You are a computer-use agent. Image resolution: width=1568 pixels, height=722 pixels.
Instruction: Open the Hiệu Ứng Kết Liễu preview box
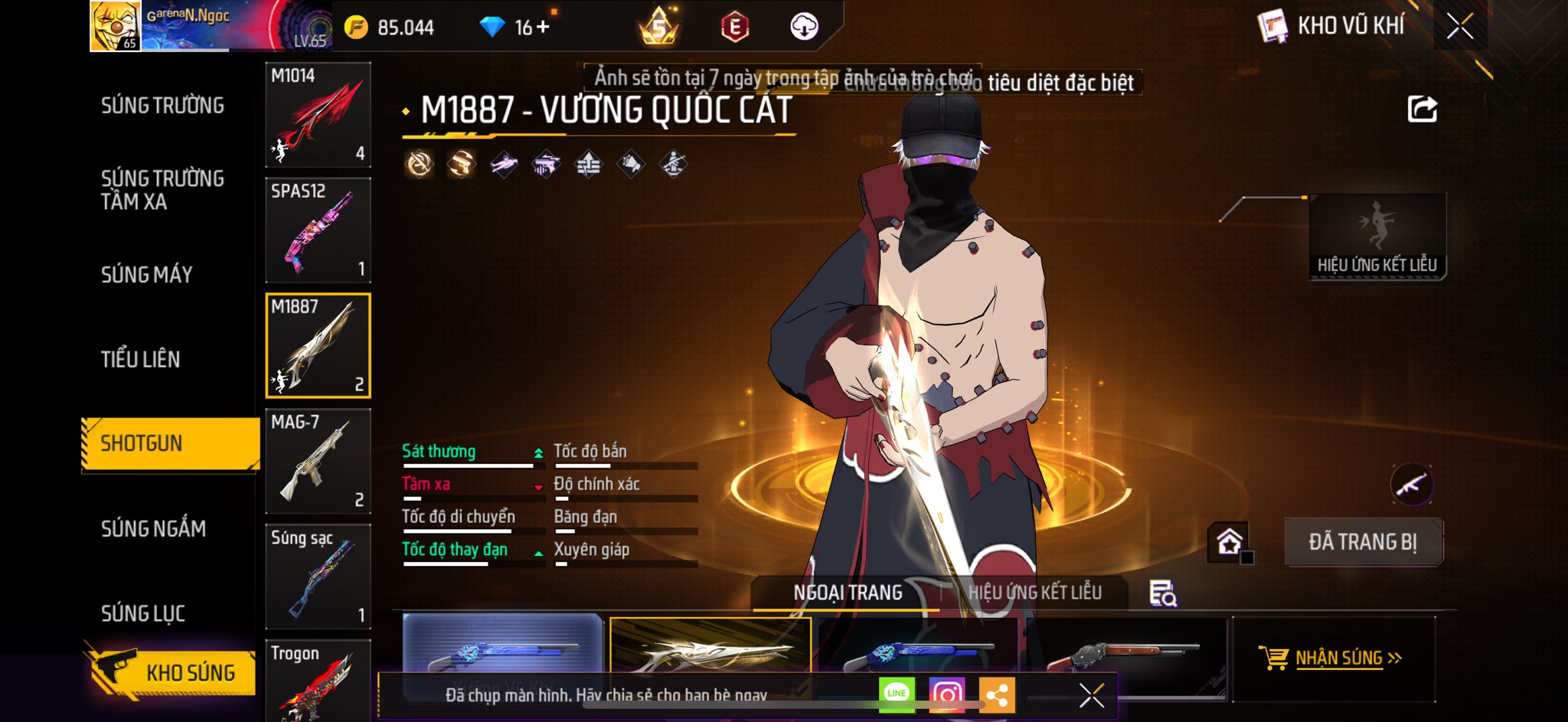pyautogui.click(x=1377, y=236)
